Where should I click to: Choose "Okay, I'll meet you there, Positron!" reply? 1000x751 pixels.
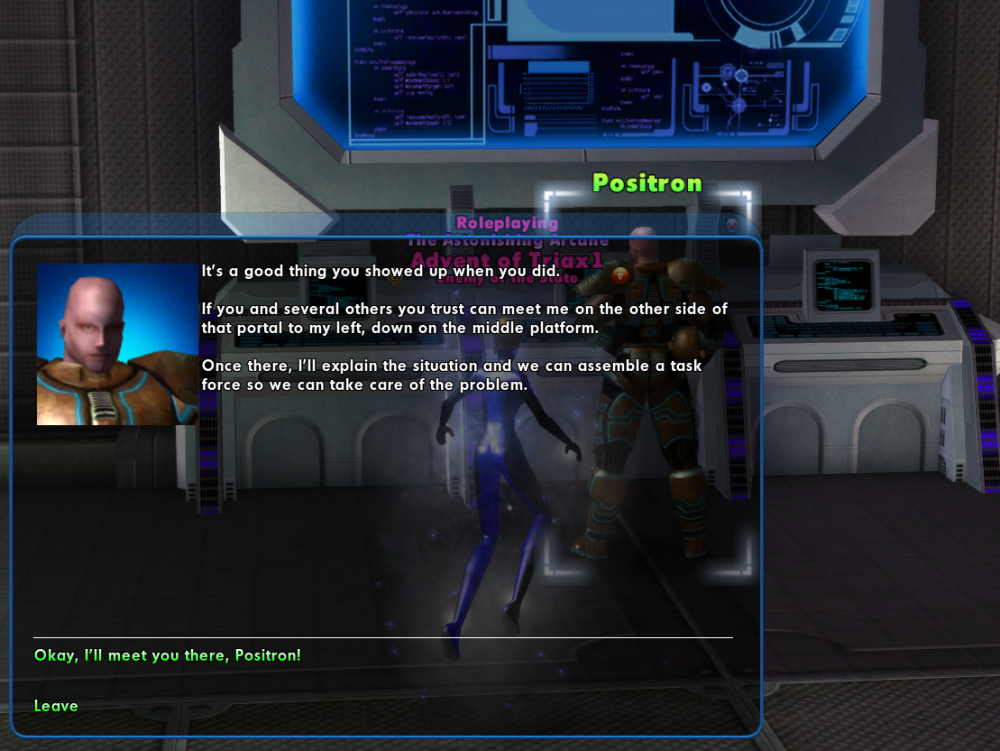click(167, 656)
